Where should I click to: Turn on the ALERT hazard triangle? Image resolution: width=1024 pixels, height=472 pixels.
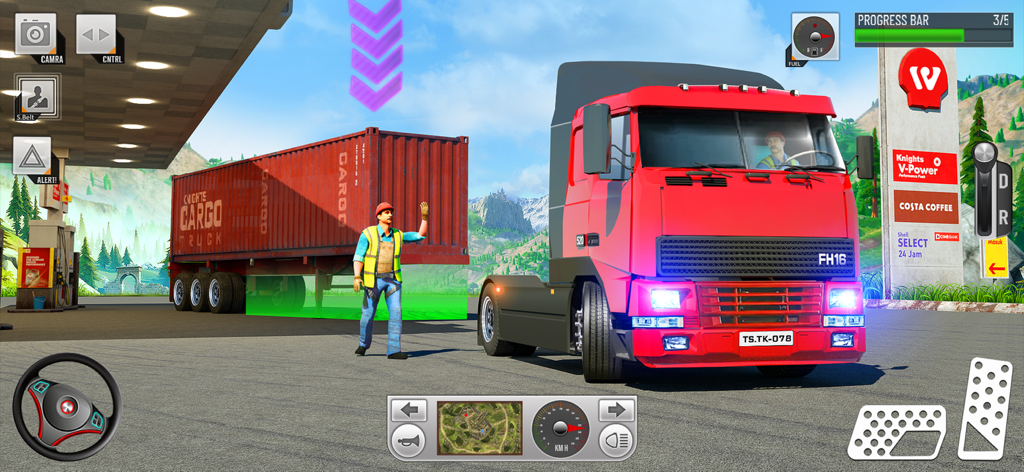tap(32, 156)
